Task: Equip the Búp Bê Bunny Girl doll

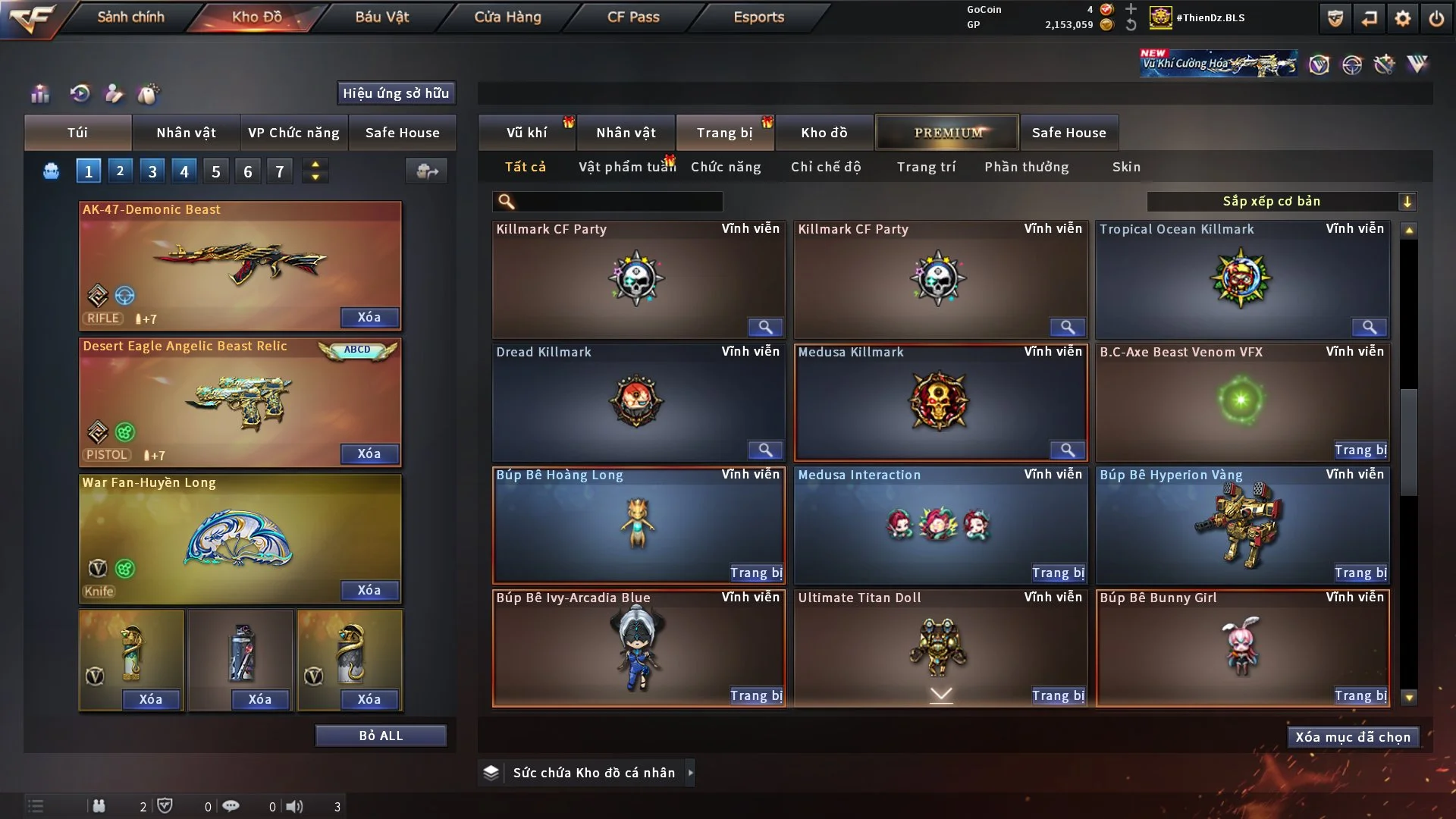Action: click(1360, 696)
